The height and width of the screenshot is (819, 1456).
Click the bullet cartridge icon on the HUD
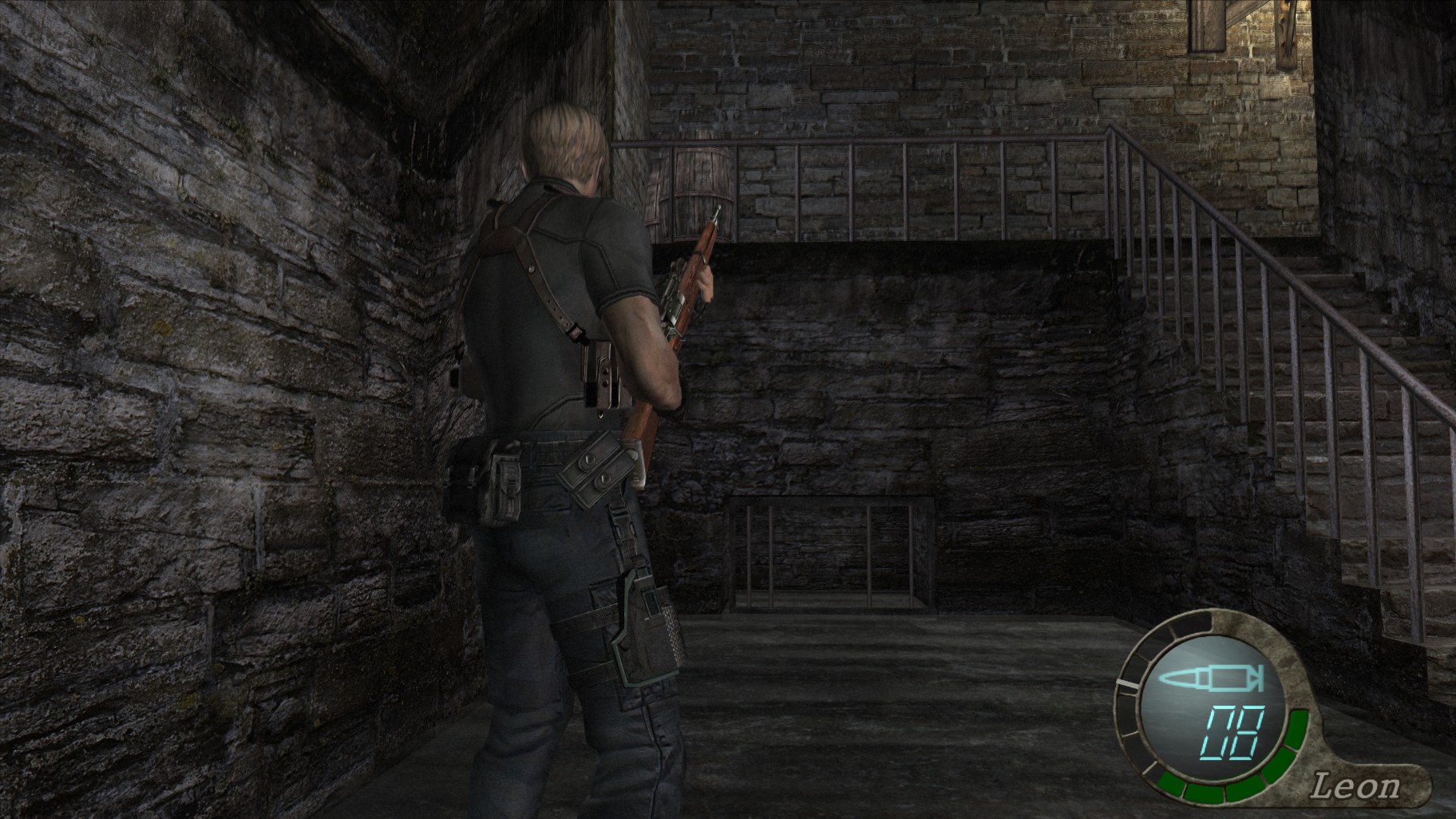point(1210,679)
